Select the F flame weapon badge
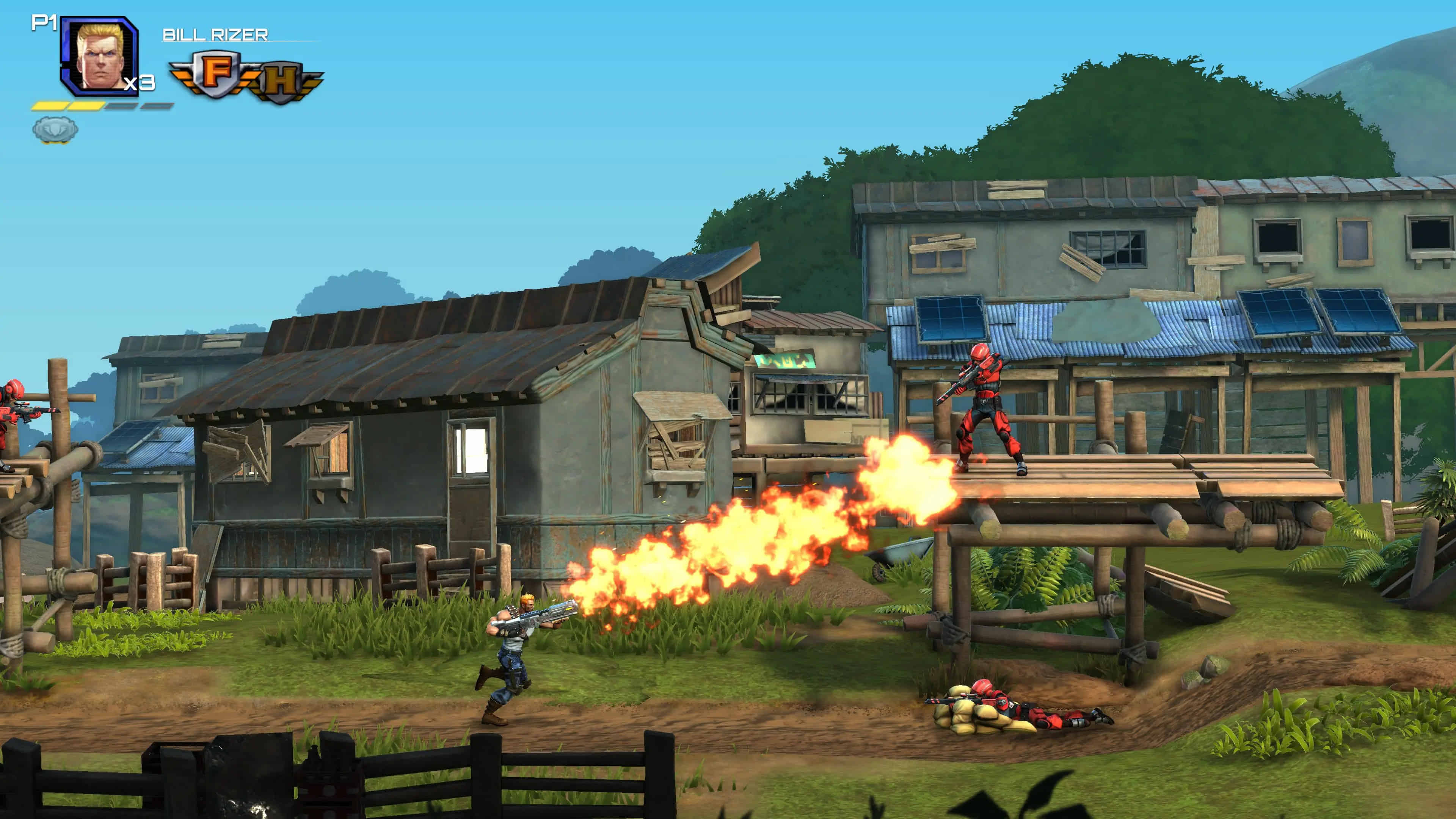 point(215,74)
